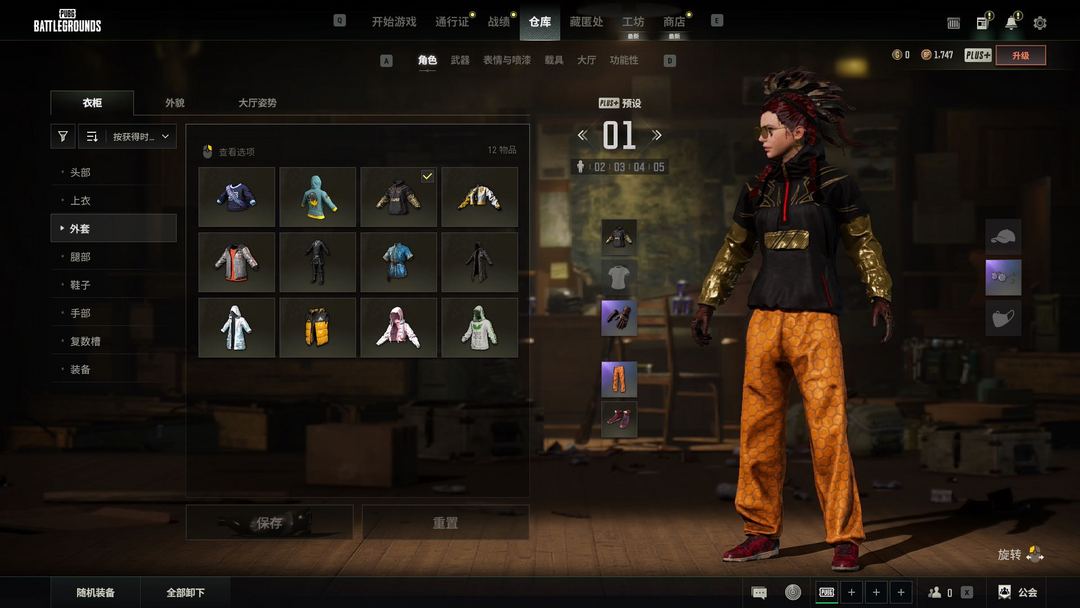
Task: Open the settings gear icon
Action: click(x=1040, y=23)
